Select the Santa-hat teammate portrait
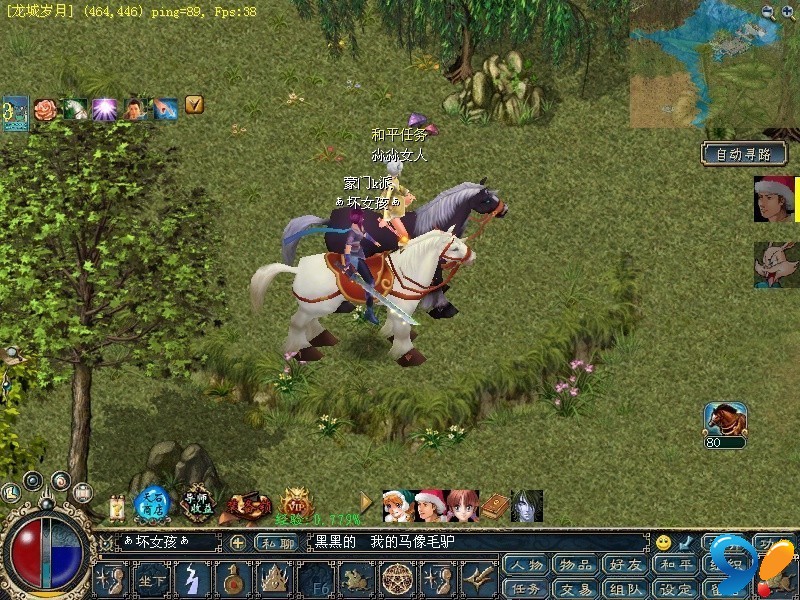800x600 pixels. (774, 199)
